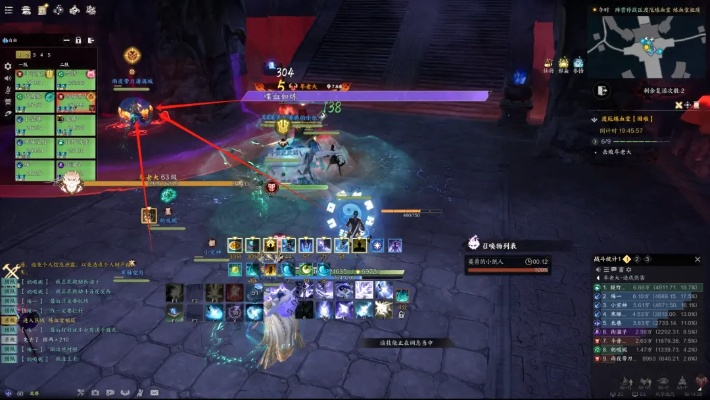Click the crossed swords icon above chat
The image size is (710, 400).
pyautogui.click(x=12, y=270)
